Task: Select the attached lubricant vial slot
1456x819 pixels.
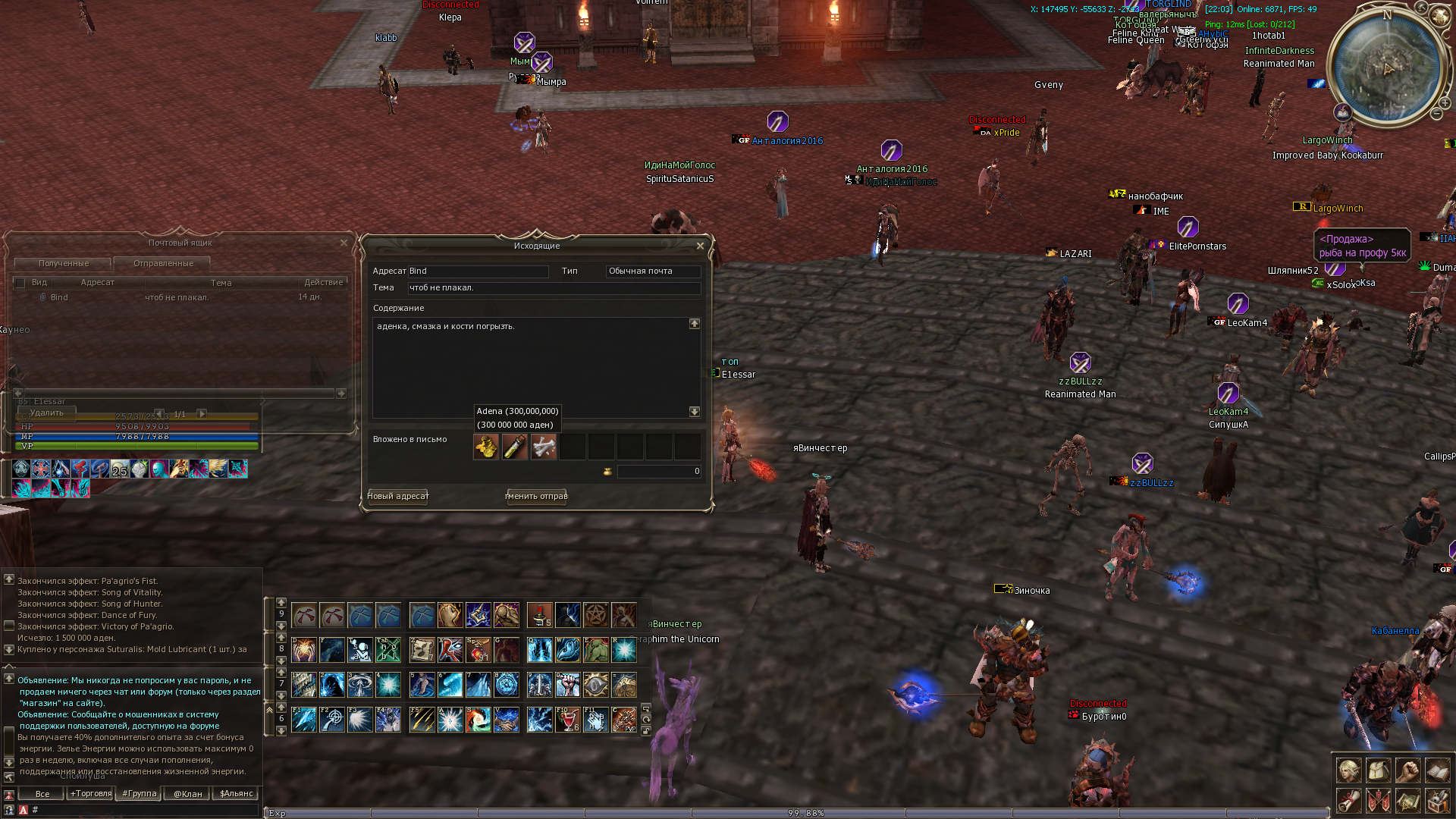Action: [515, 447]
